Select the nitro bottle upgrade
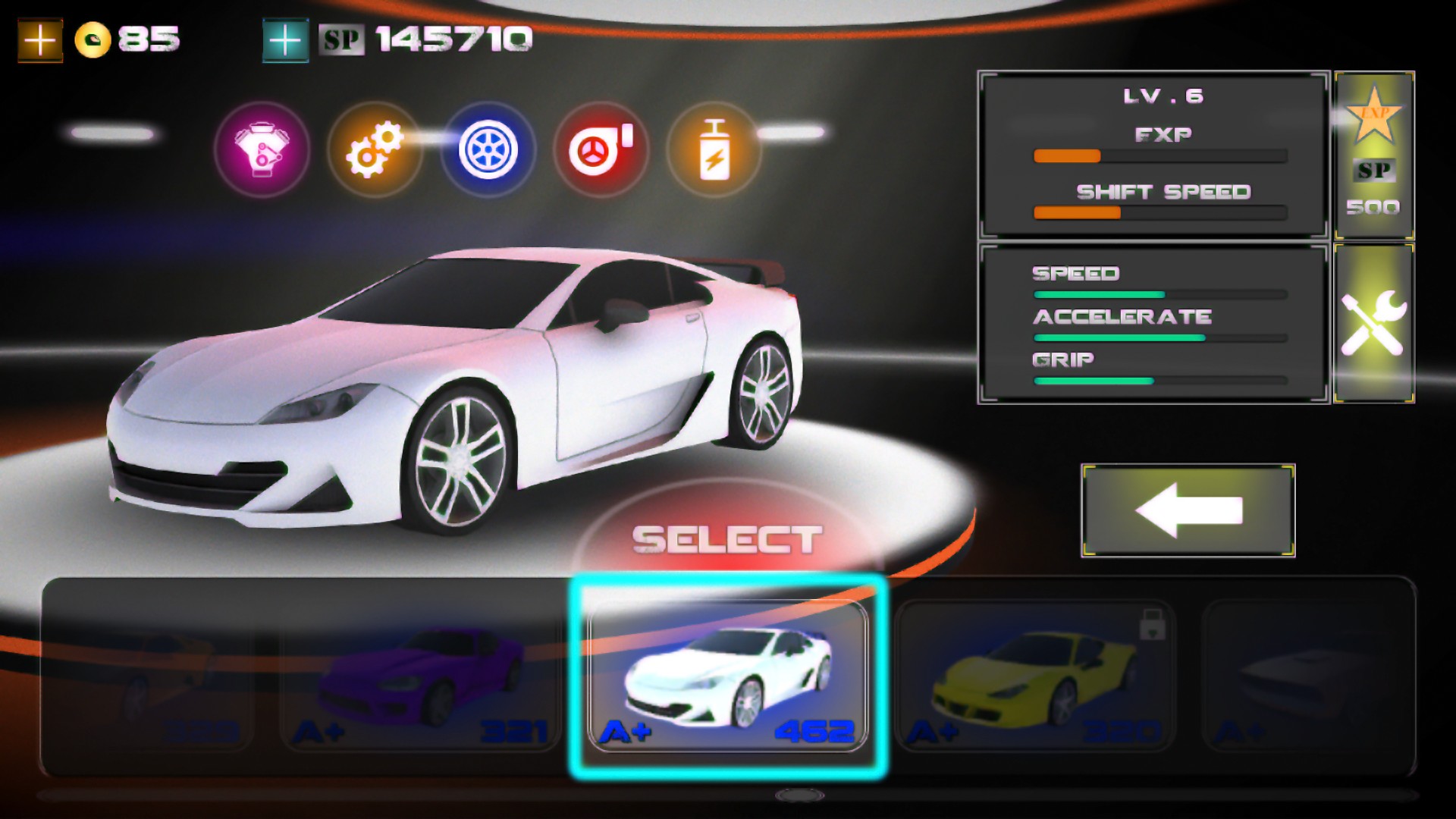Image resolution: width=1456 pixels, height=819 pixels. point(714,150)
